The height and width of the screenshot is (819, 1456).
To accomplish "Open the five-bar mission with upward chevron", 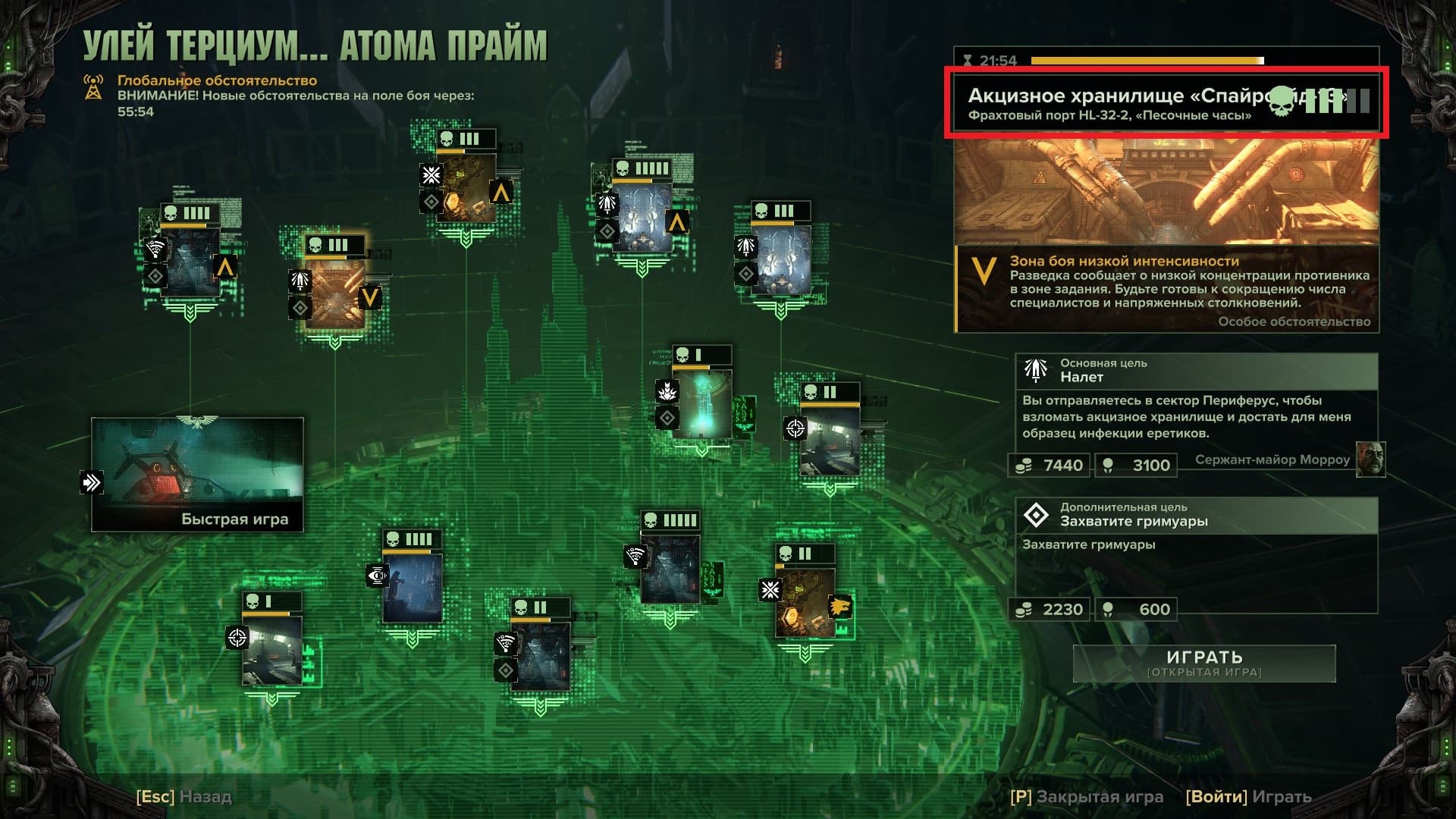I will [x=642, y=215].
